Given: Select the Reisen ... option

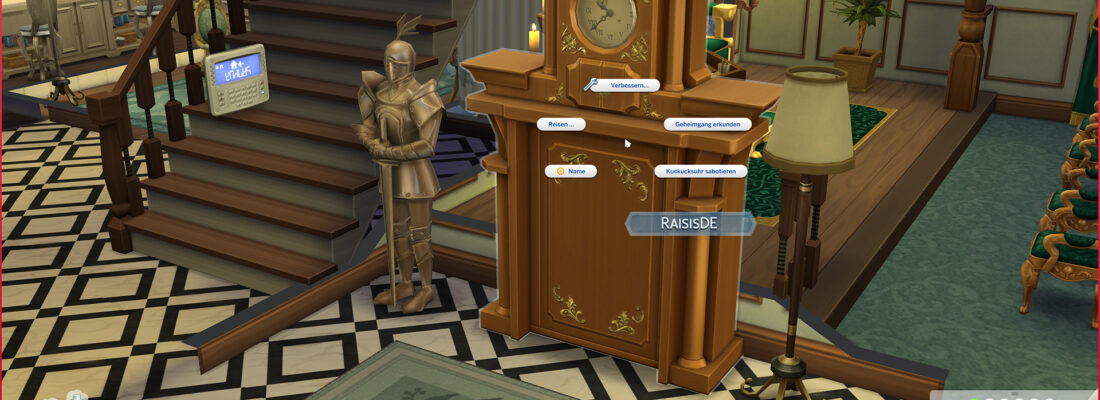Looking at the screenshot, I should coord(562,124).
